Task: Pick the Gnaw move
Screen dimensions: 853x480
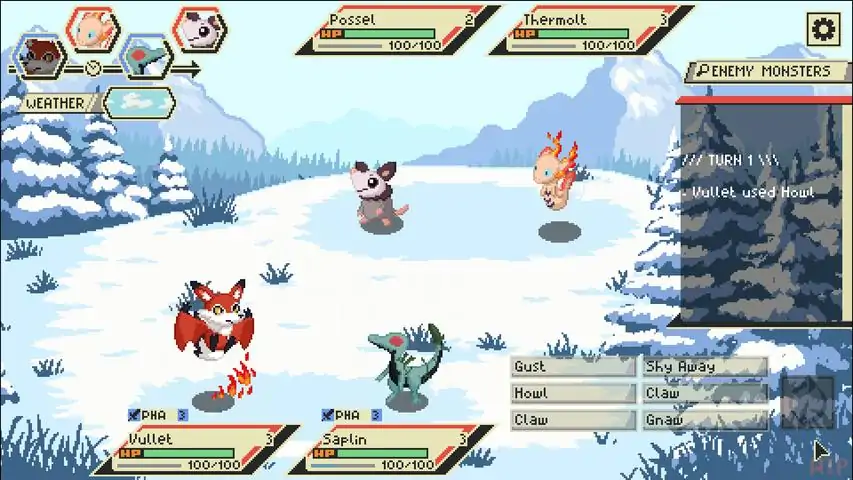Action: 704,421
